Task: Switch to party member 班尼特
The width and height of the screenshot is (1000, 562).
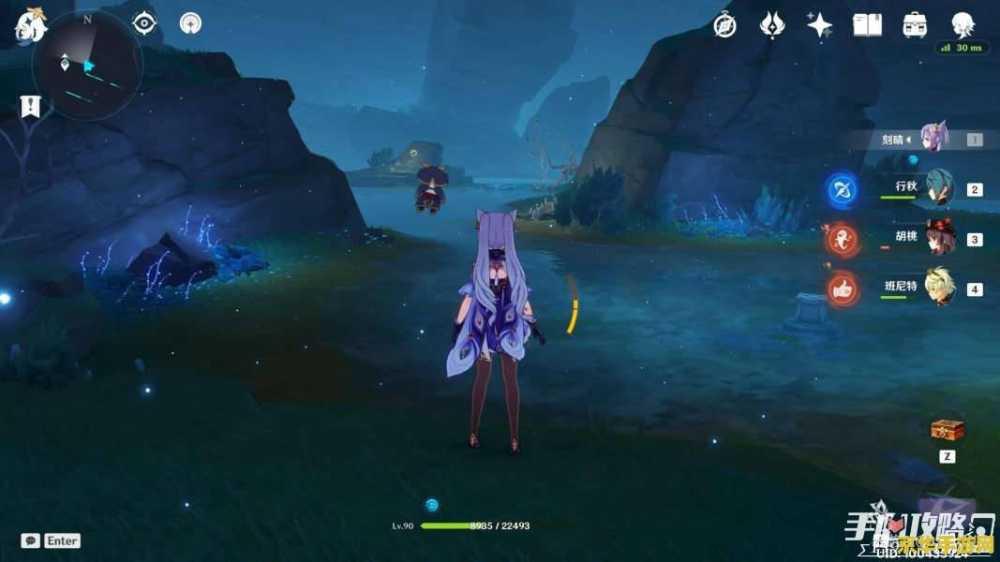Action: click(x=938, y=289)
